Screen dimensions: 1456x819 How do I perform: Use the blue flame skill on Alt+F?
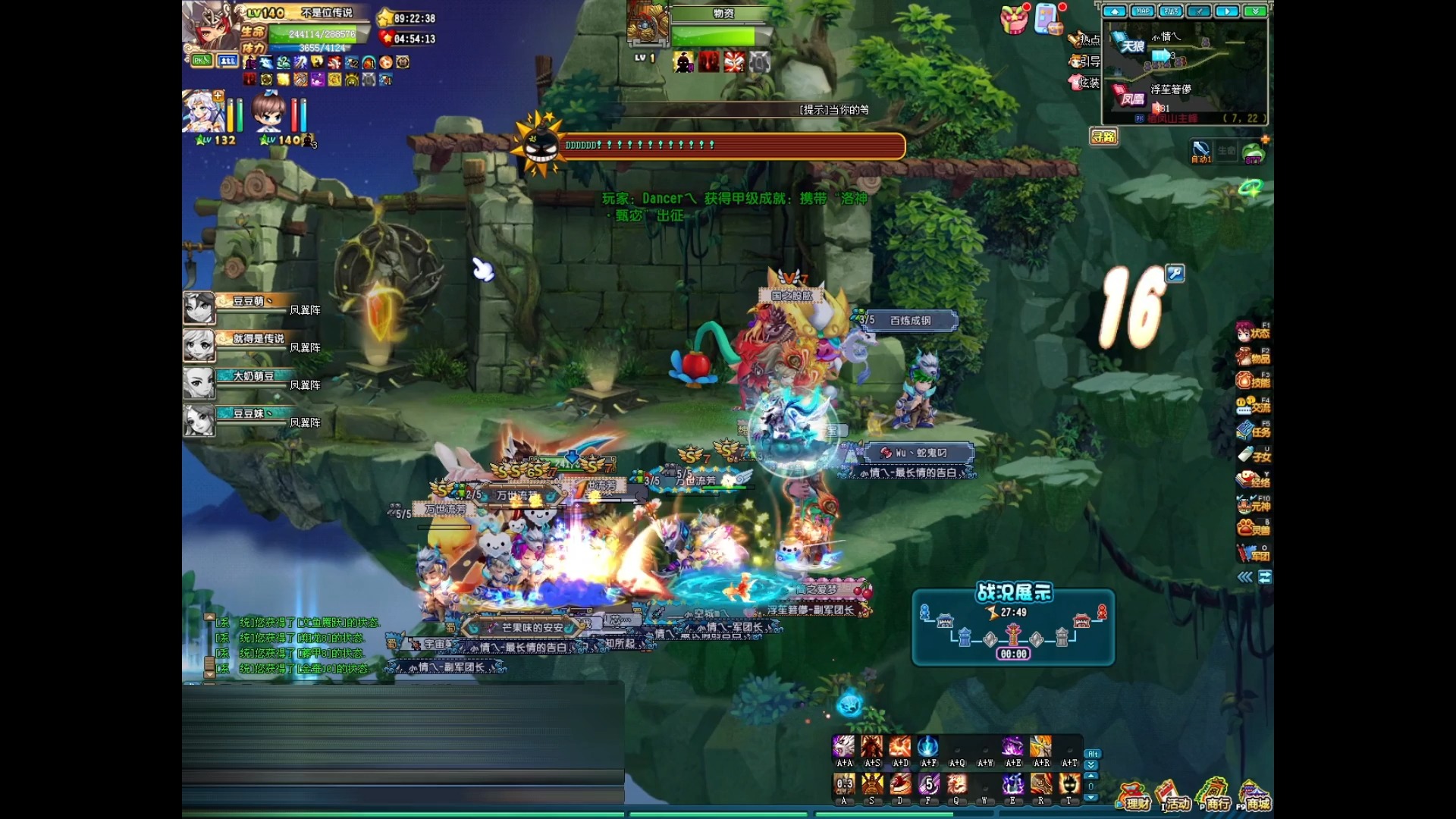tap(928, 747)
